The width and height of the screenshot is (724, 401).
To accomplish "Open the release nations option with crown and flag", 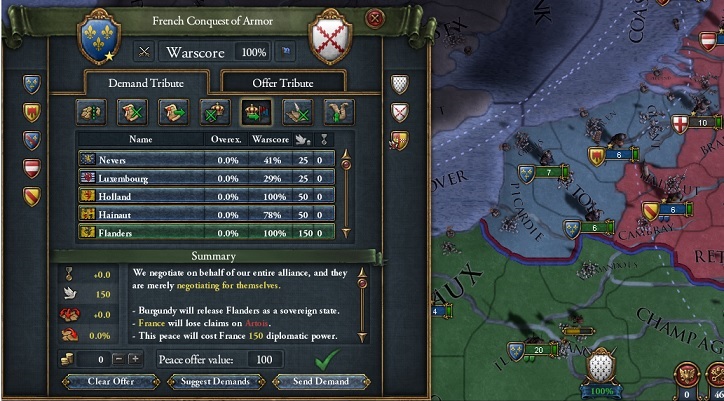I will 254,110.
